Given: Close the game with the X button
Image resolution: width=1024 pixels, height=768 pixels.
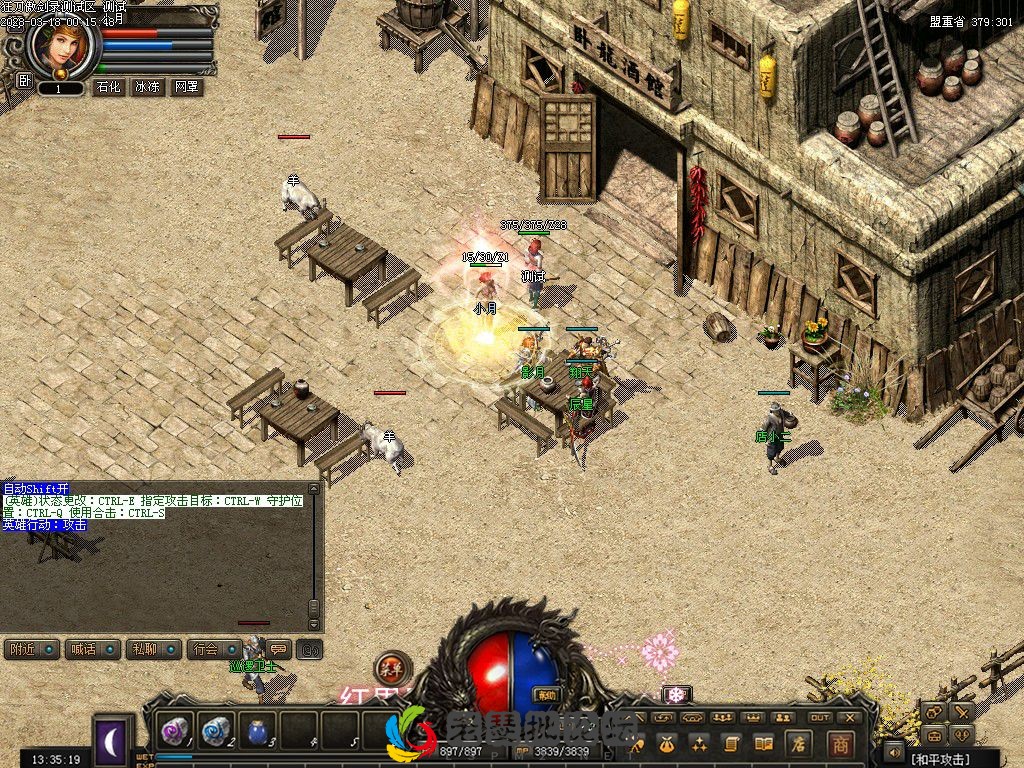Looking at the screenshot, I should pos(850,717).
